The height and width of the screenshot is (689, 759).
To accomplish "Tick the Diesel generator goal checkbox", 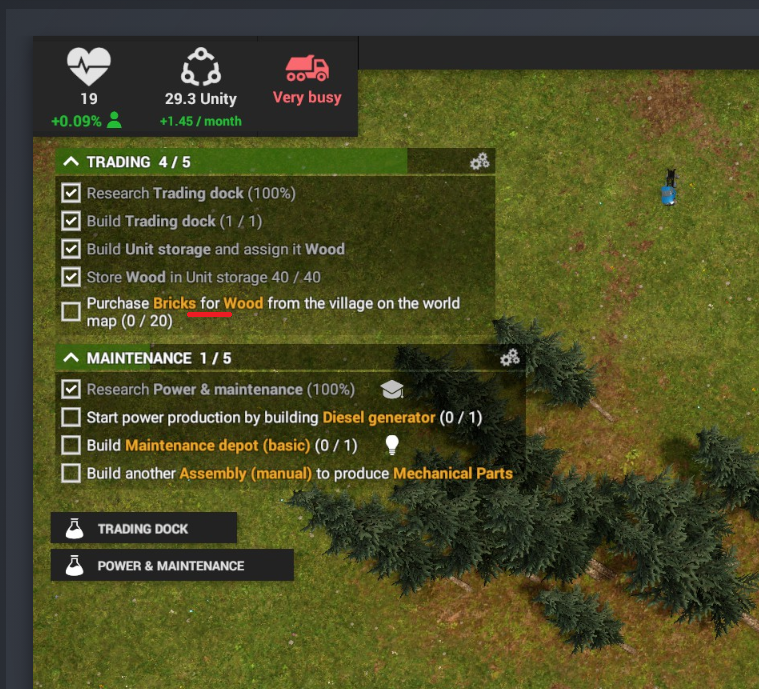I will click(71, 417).
